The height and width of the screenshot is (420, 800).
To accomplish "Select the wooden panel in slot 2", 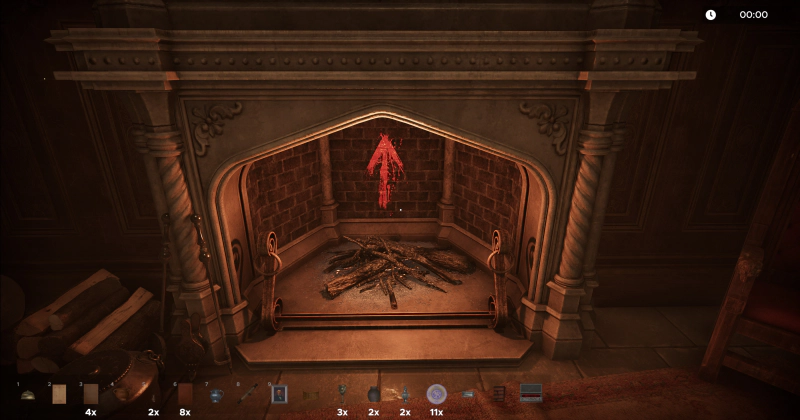I will (59, 395).
